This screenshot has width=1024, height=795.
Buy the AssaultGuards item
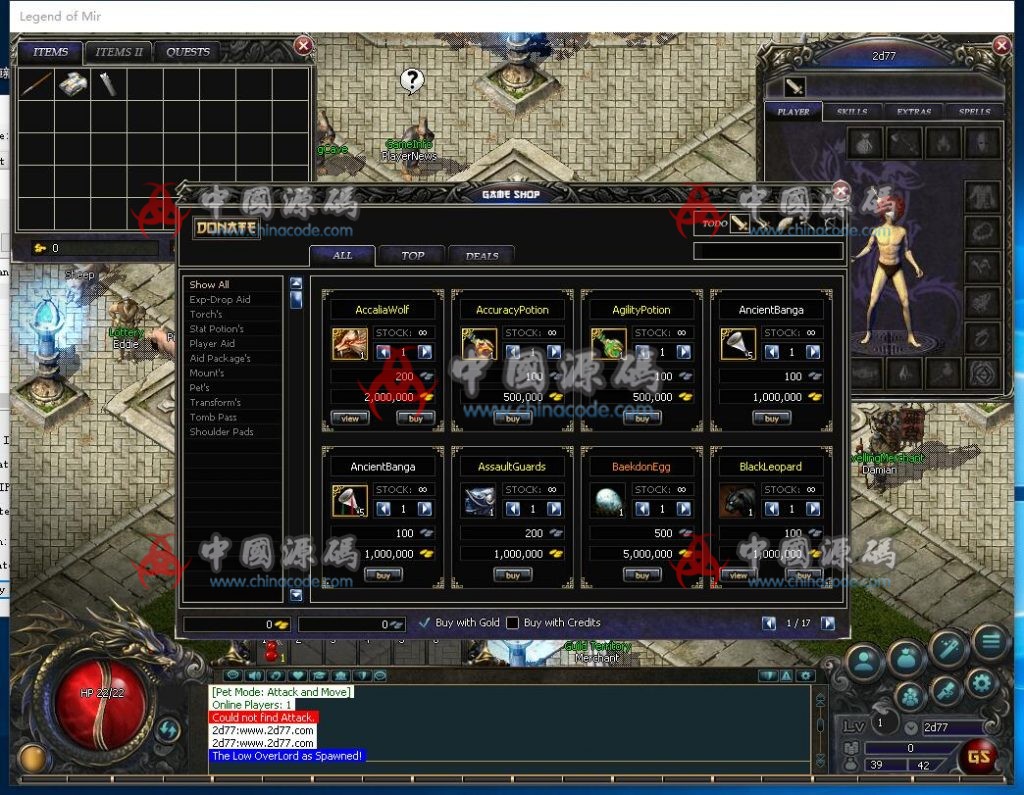(x=512, y=576)
